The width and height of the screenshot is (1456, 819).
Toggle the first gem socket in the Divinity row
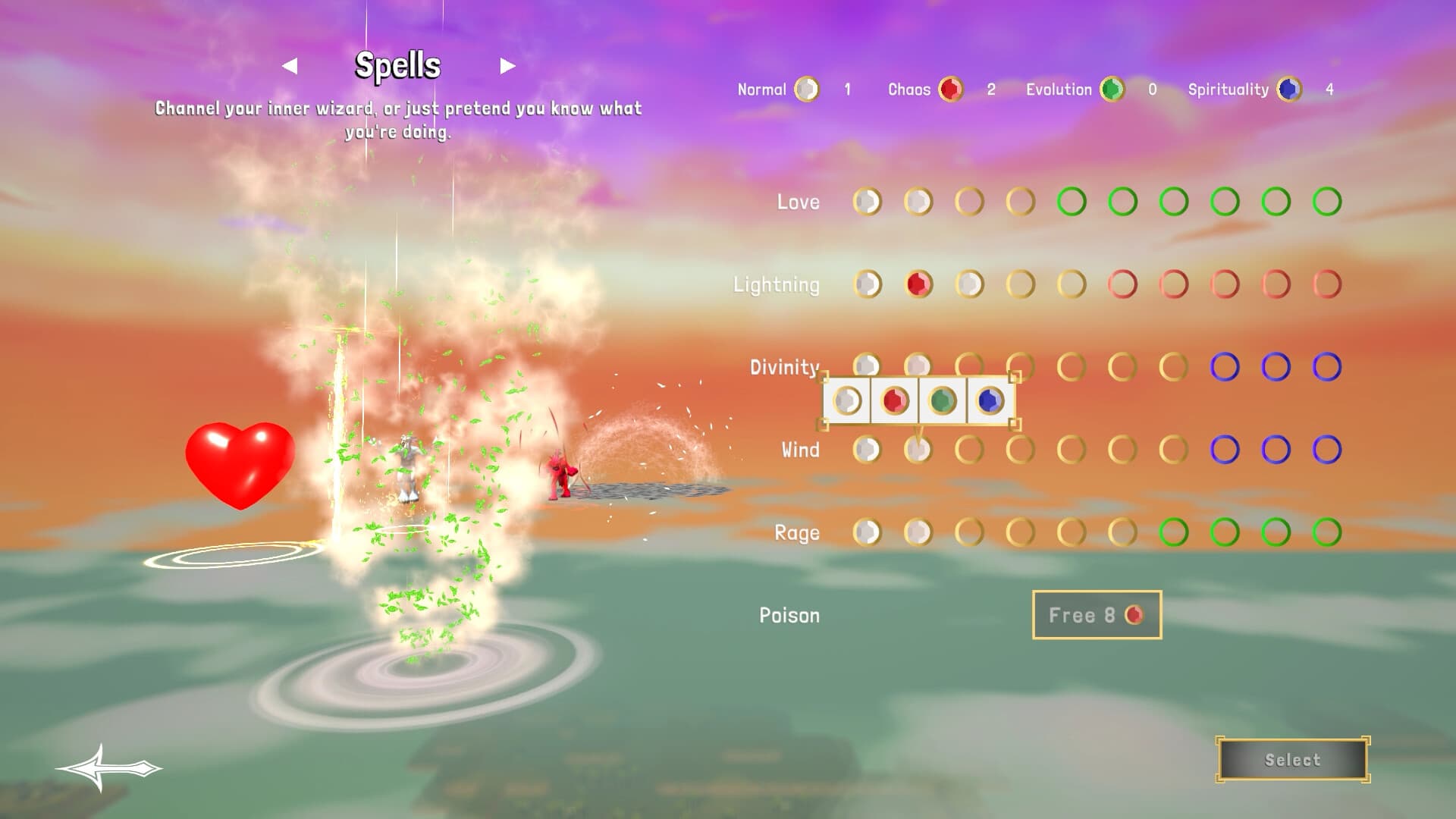pyautogui.click(x=865, y=366)
